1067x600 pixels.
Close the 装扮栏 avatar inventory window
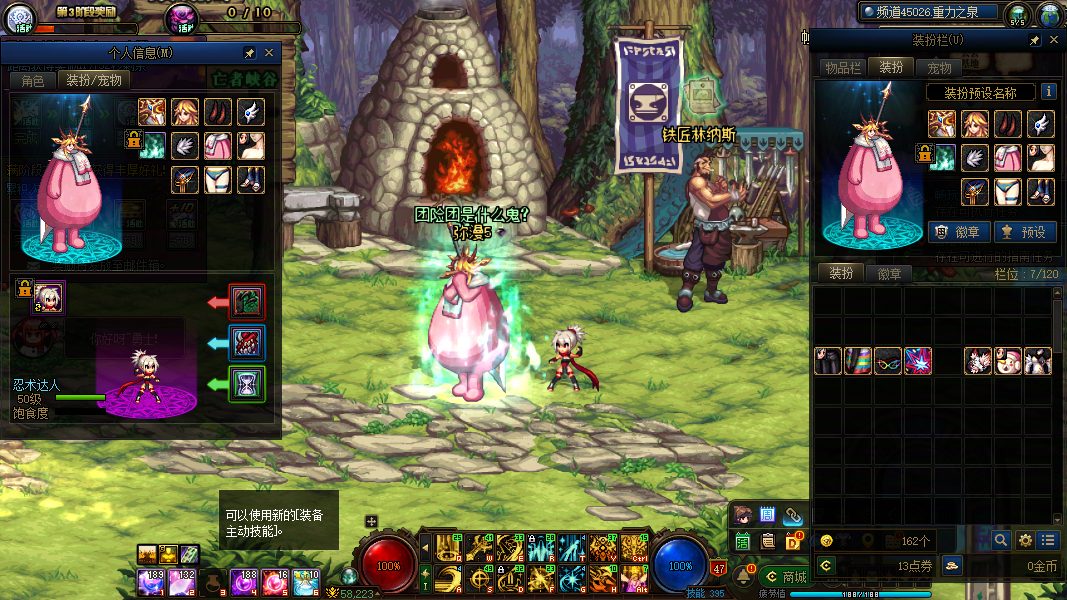(1053, 40)
